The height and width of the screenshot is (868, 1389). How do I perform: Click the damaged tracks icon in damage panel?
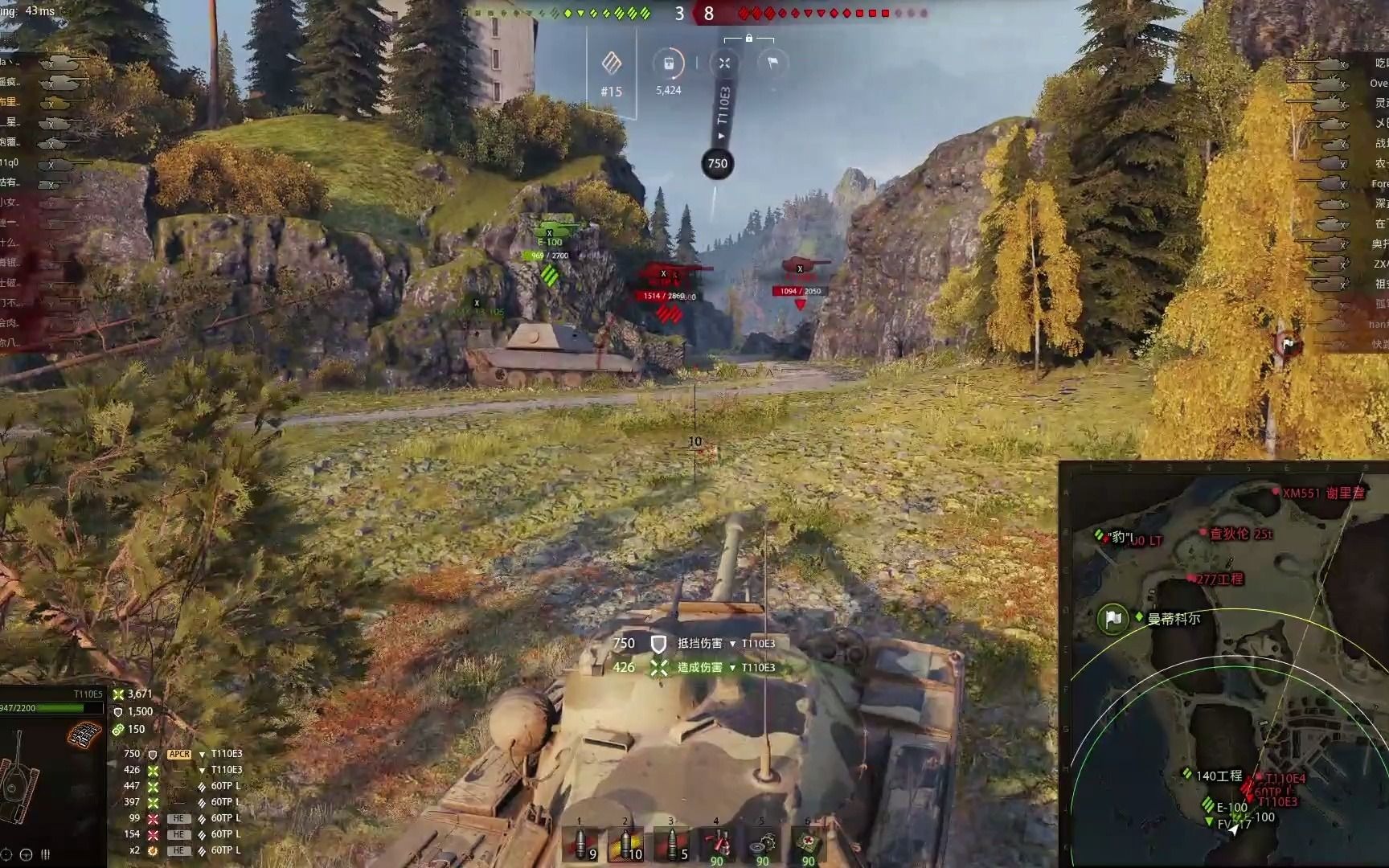(85, 734)
